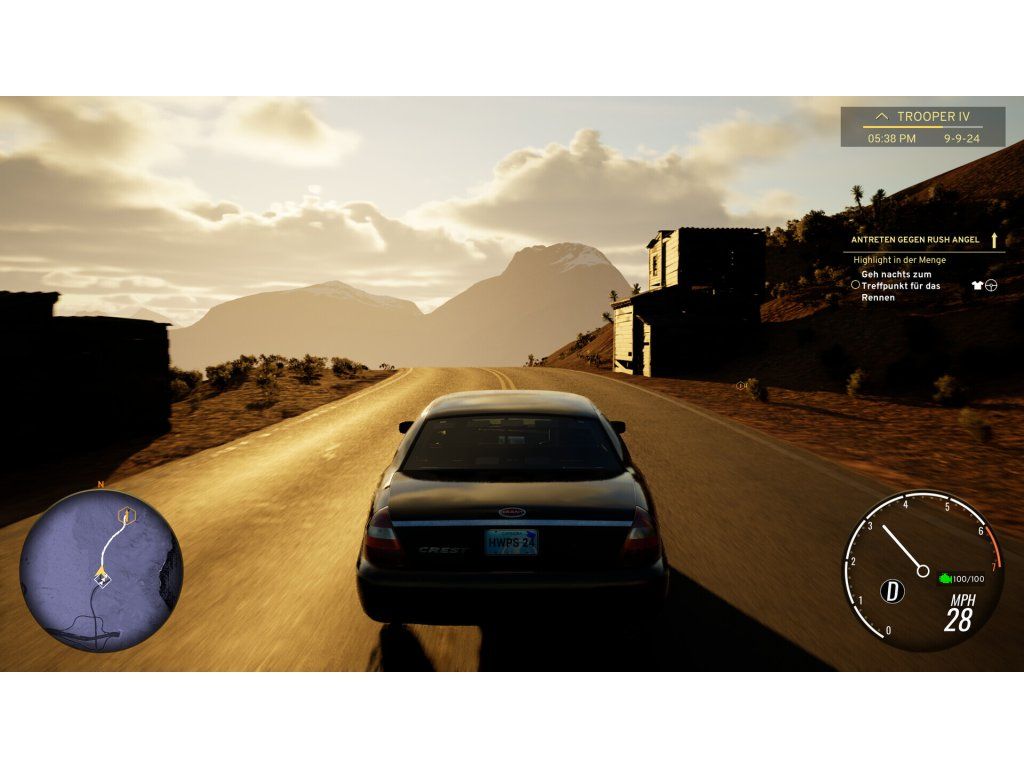The width and height of the screenshot is (1024, 768).
Task: Select the Antreten gegen Rush Angel mission header
Action: click(x=915, y=240)
